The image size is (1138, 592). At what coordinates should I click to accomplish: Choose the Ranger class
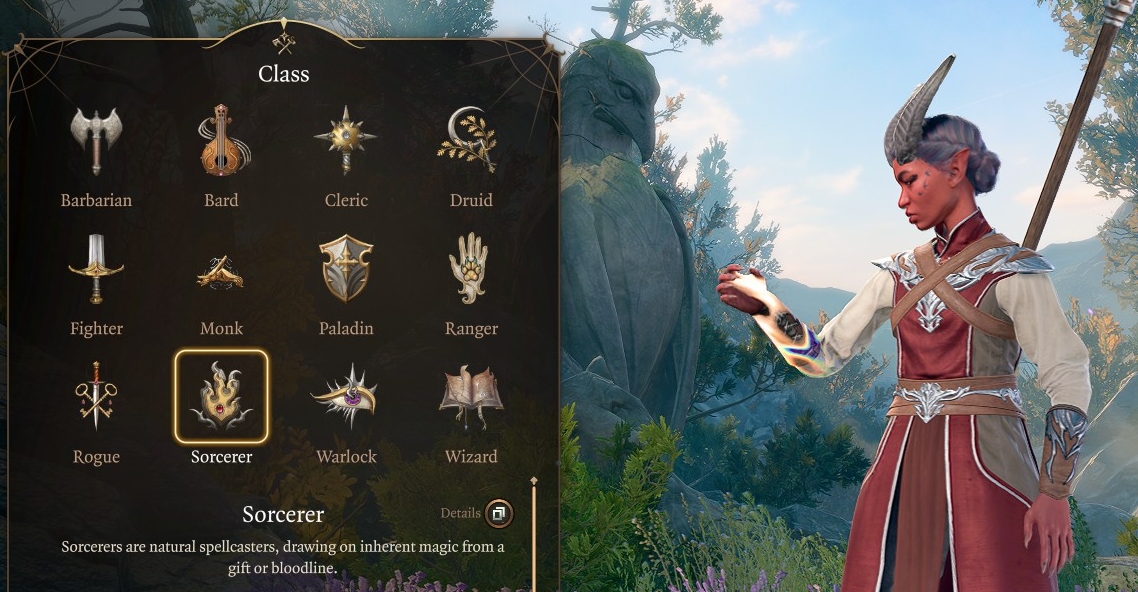coord(470,269)
